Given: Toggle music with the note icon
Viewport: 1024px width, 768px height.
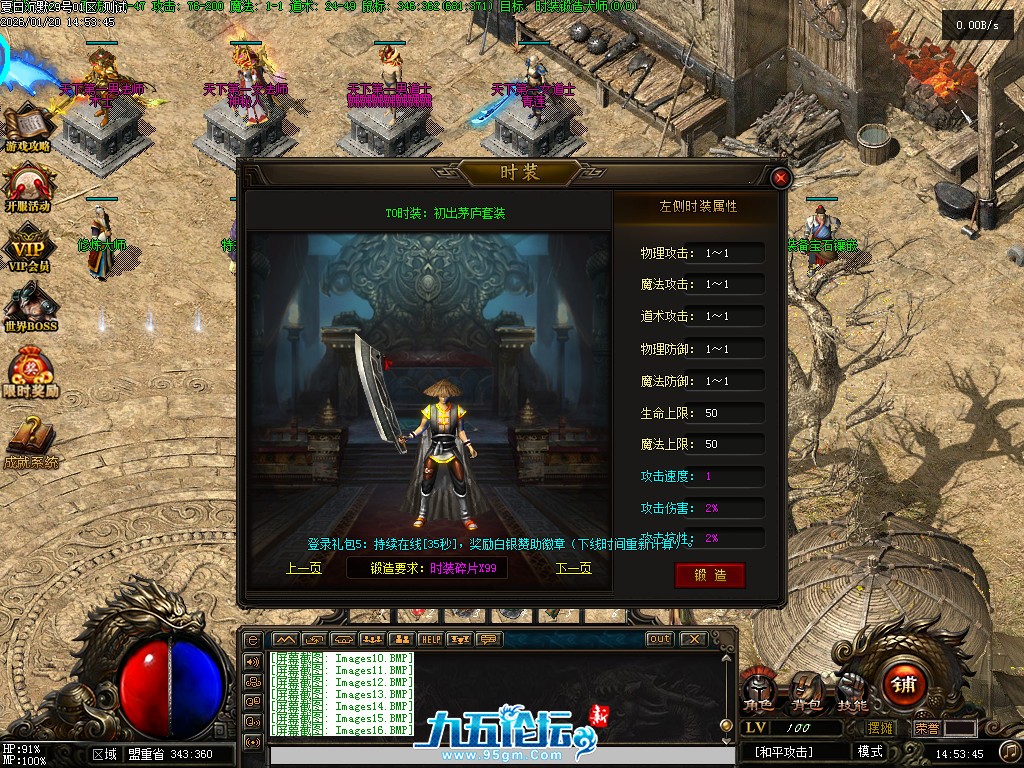Looking at the screenshot, I should 1010,751.
